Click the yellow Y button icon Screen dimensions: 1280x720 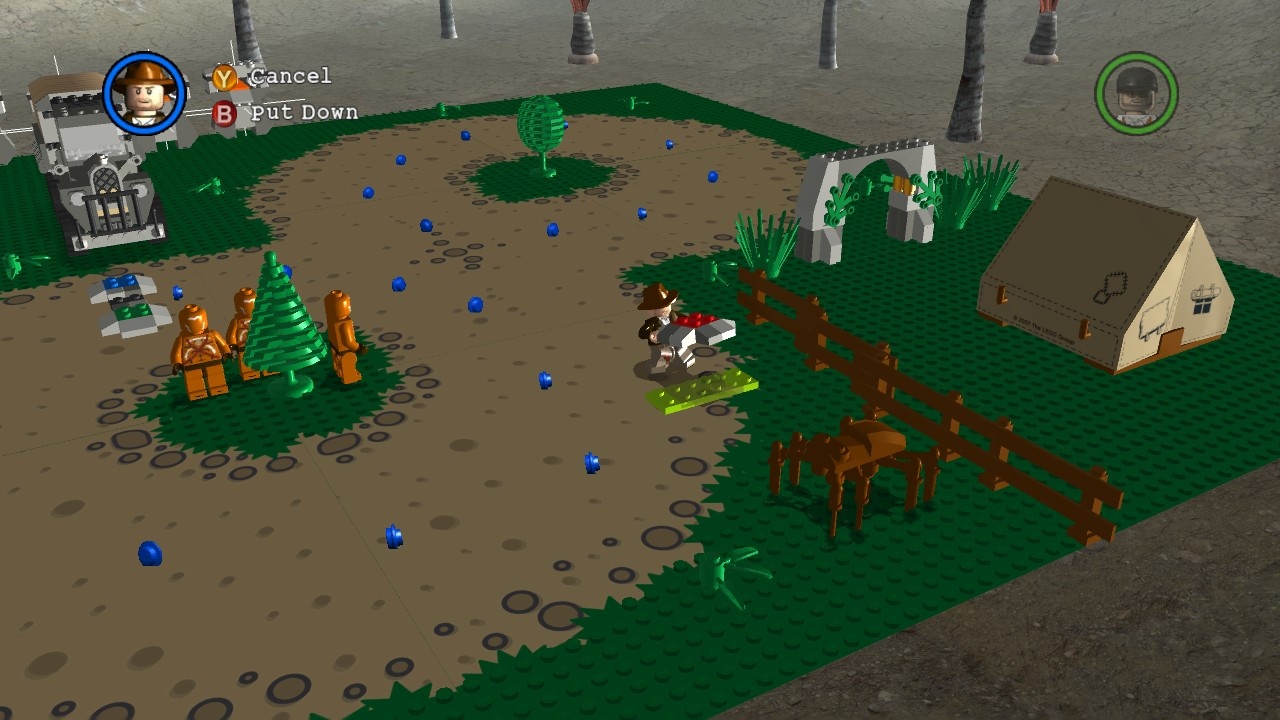point(224,75)
